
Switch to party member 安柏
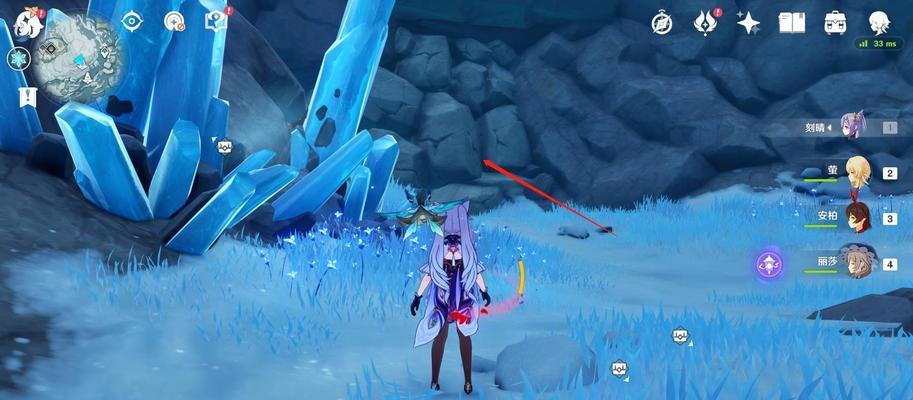point(857,216)
